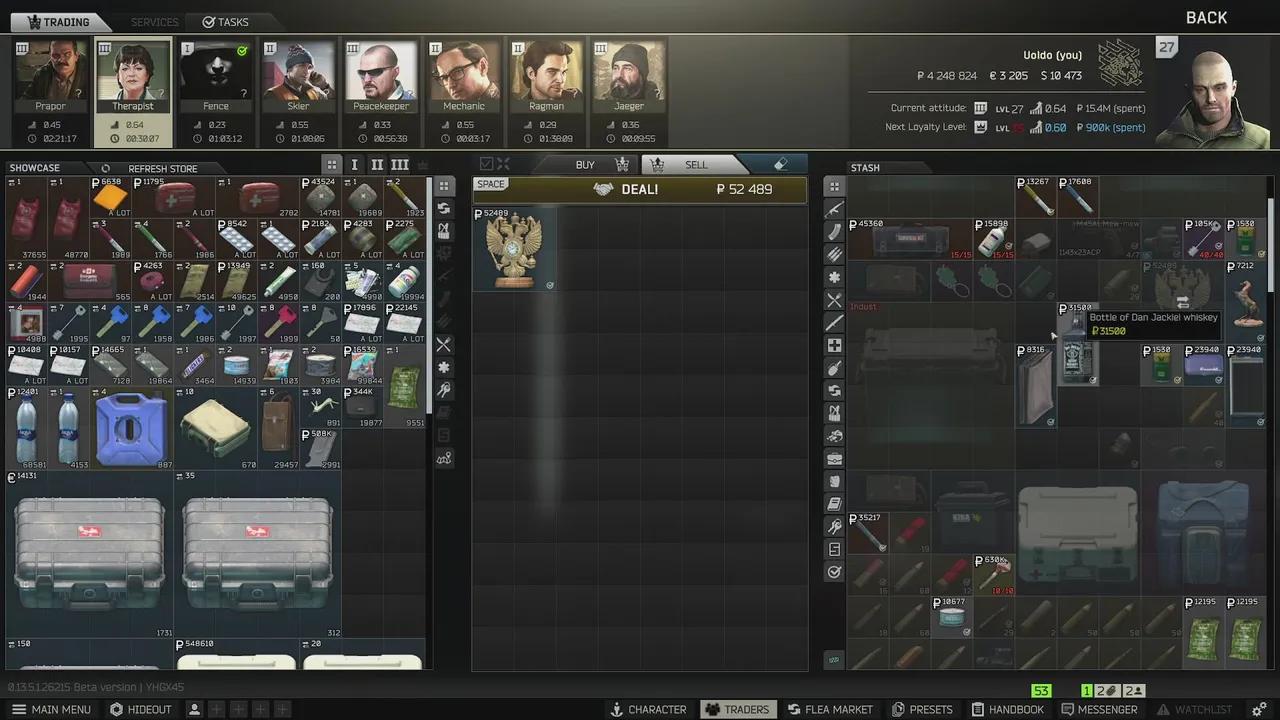Toggle the scale filter next to SELL

658,164
